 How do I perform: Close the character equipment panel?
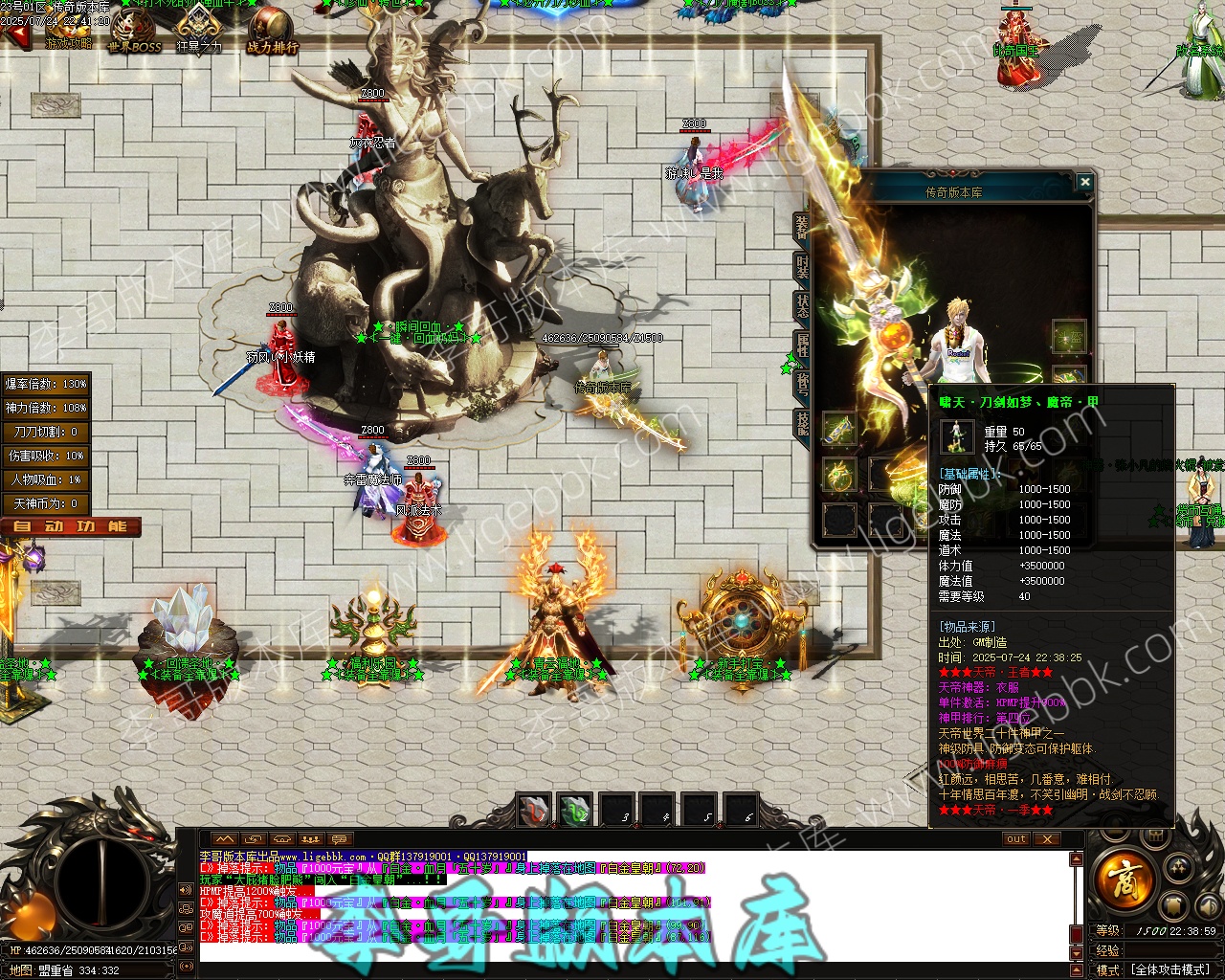click(1084, 182)
